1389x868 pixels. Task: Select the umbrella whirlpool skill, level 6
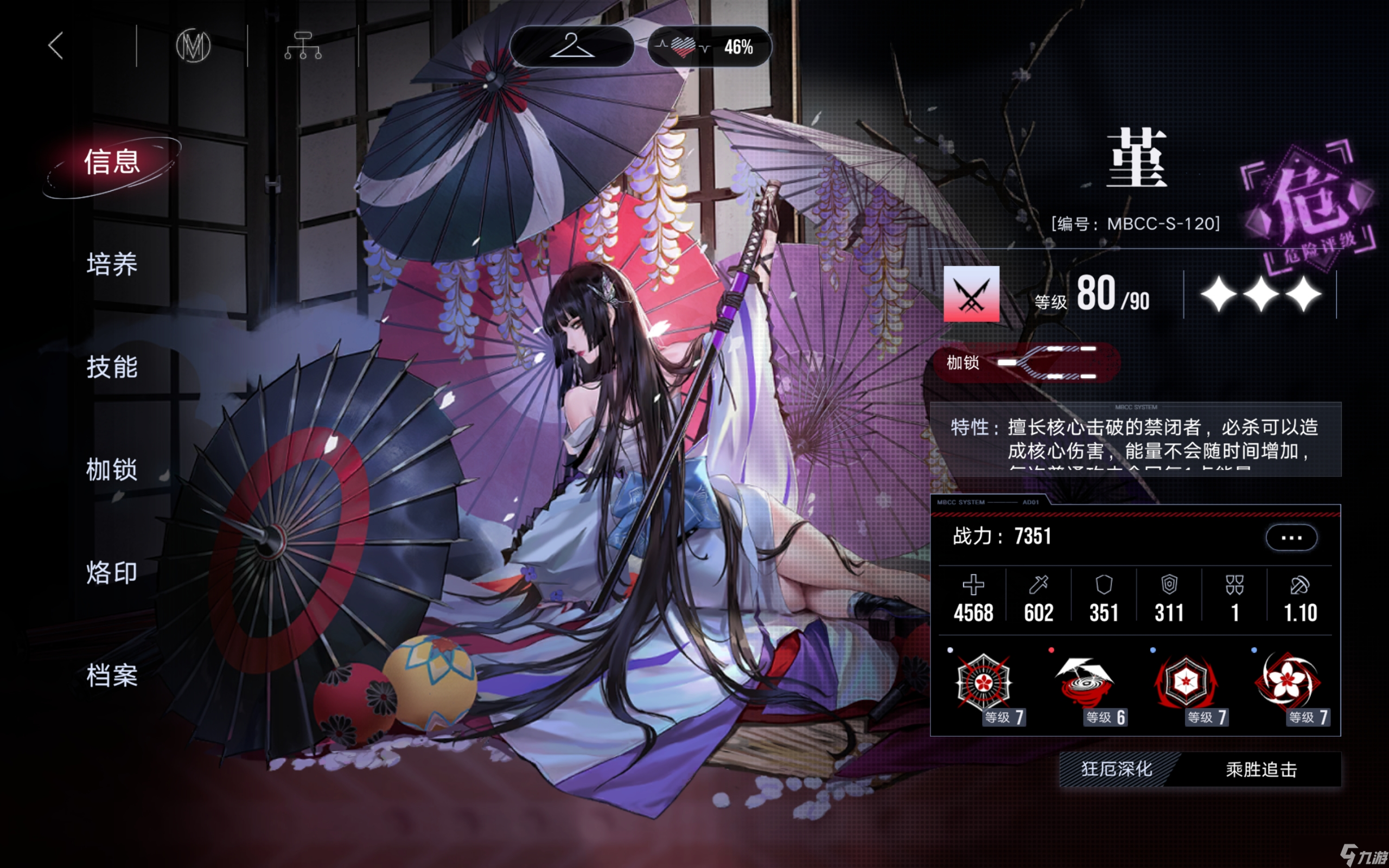[x=1084, y=684]
